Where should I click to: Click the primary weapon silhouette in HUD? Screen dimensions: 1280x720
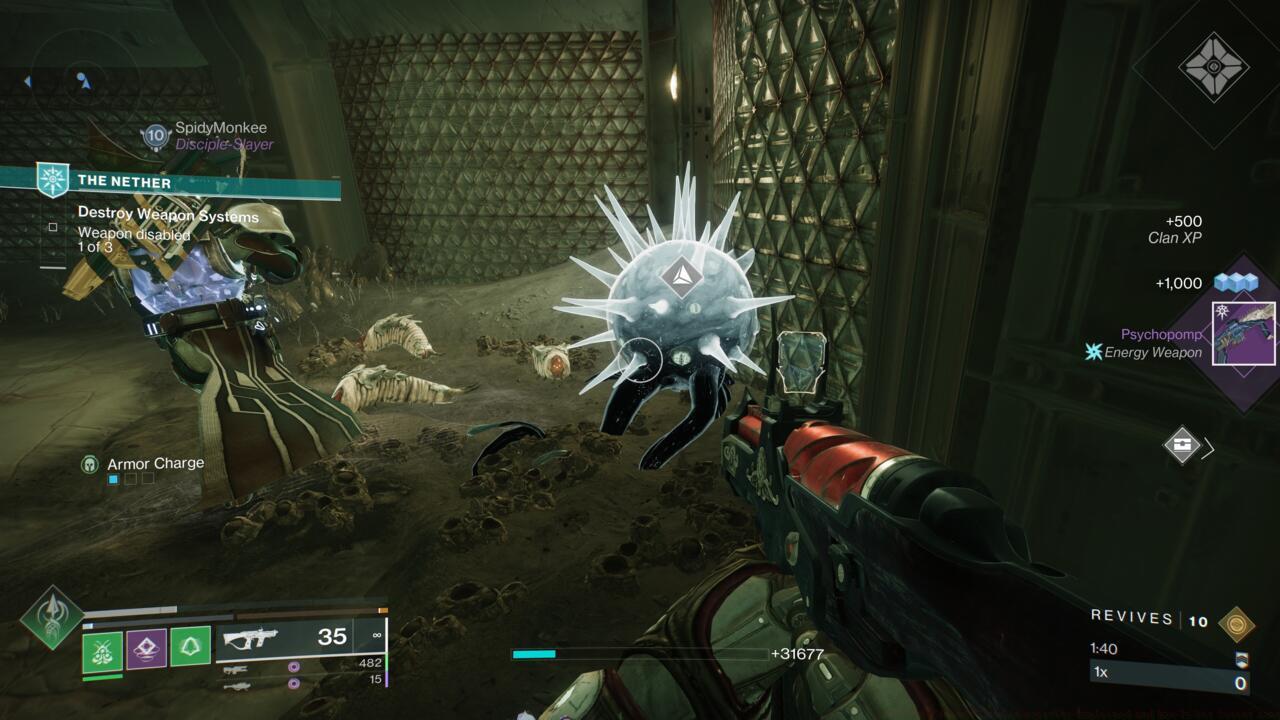(250, 638)
